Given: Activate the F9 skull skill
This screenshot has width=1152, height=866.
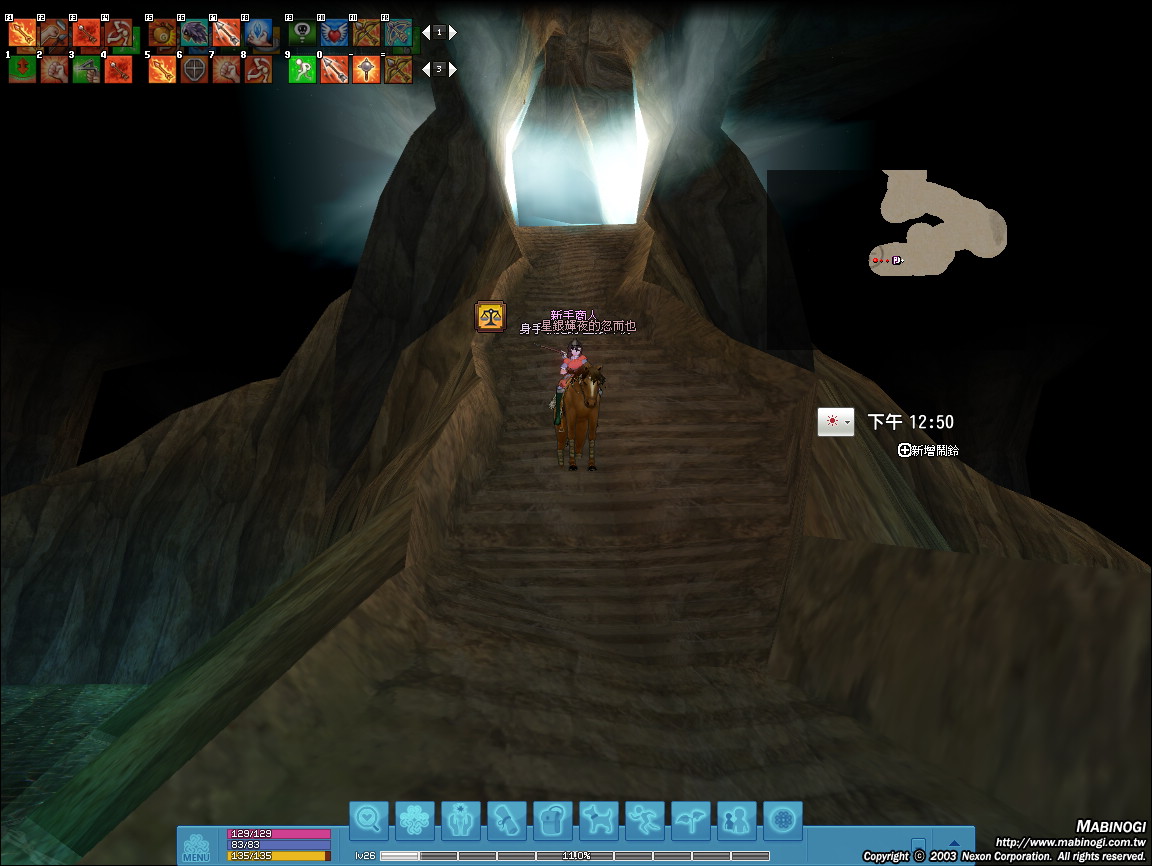Looking at the screenshot, I should (x=302, y=33).
